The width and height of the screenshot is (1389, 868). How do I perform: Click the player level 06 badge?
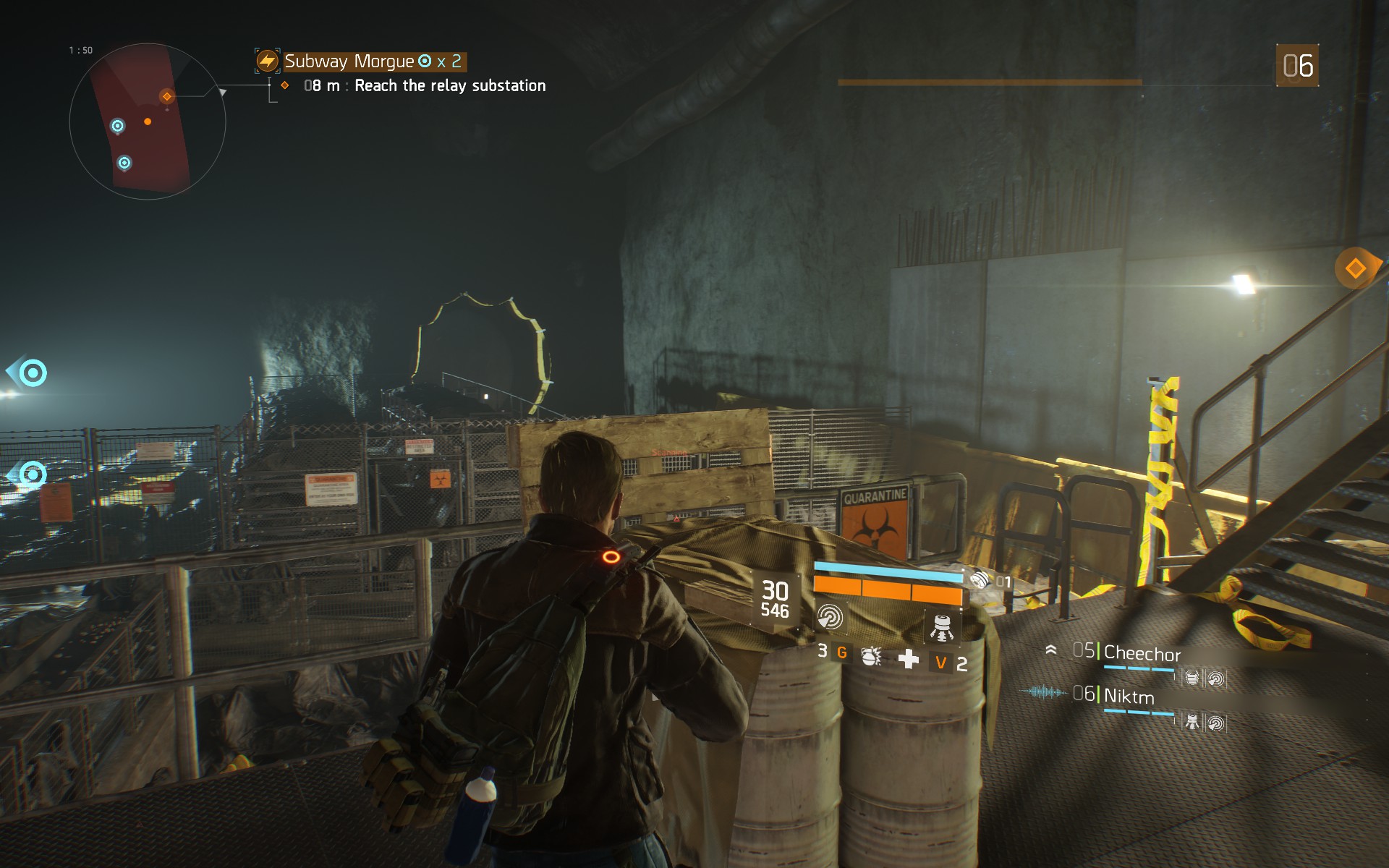[x=1297, y=66]
